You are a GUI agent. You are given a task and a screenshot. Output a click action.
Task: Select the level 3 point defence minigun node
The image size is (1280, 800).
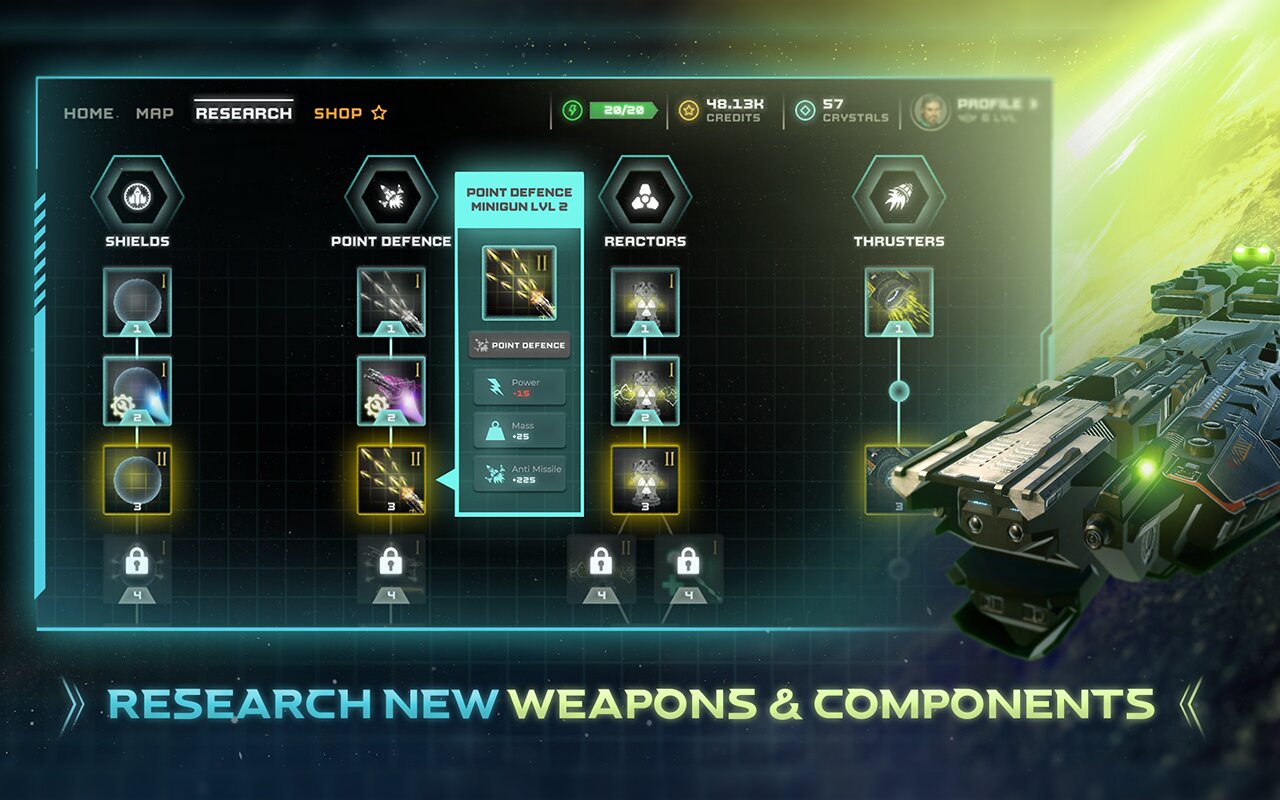pos(391,480)
